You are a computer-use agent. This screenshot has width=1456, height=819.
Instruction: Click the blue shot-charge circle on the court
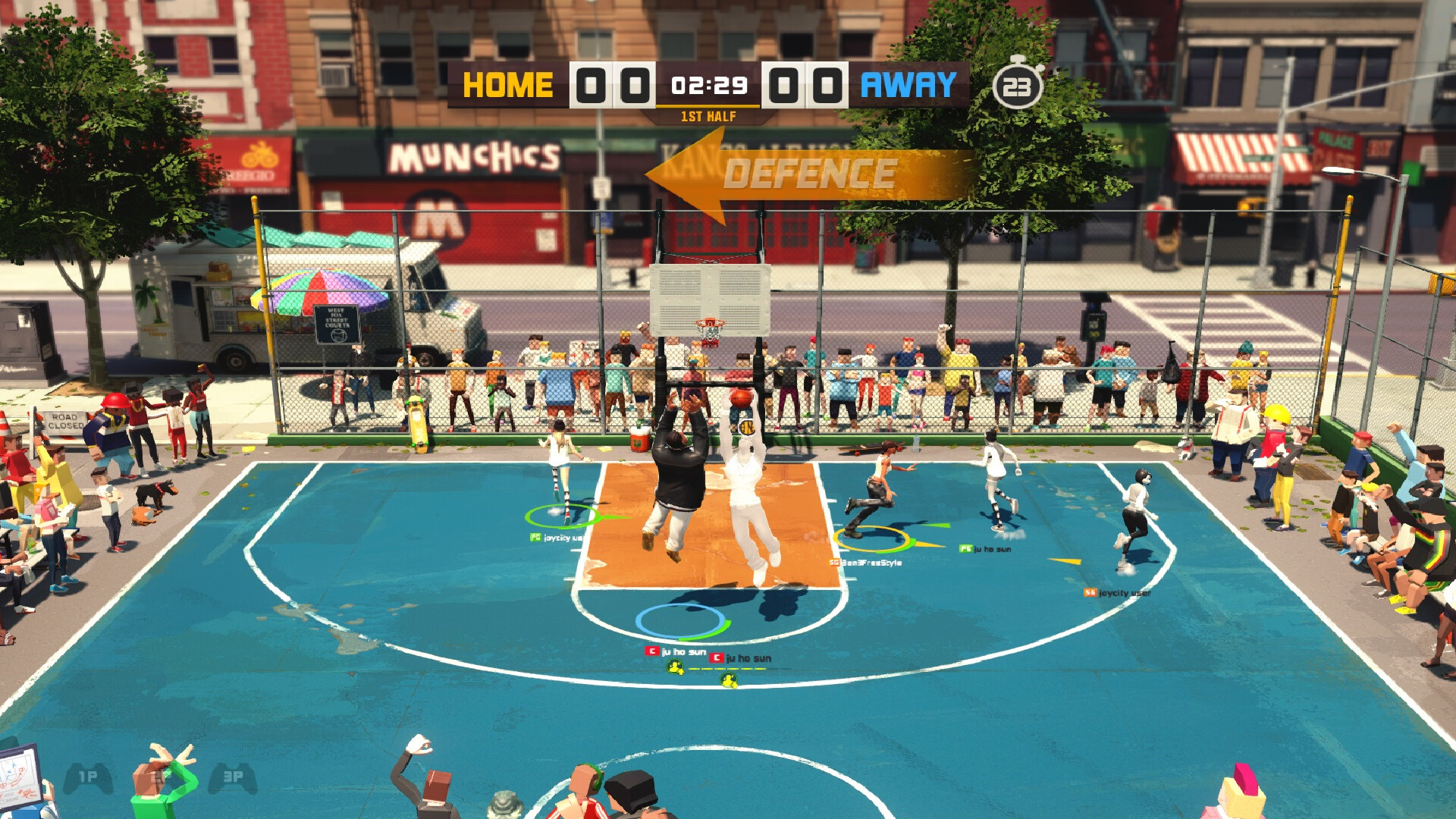coord(680,623)
